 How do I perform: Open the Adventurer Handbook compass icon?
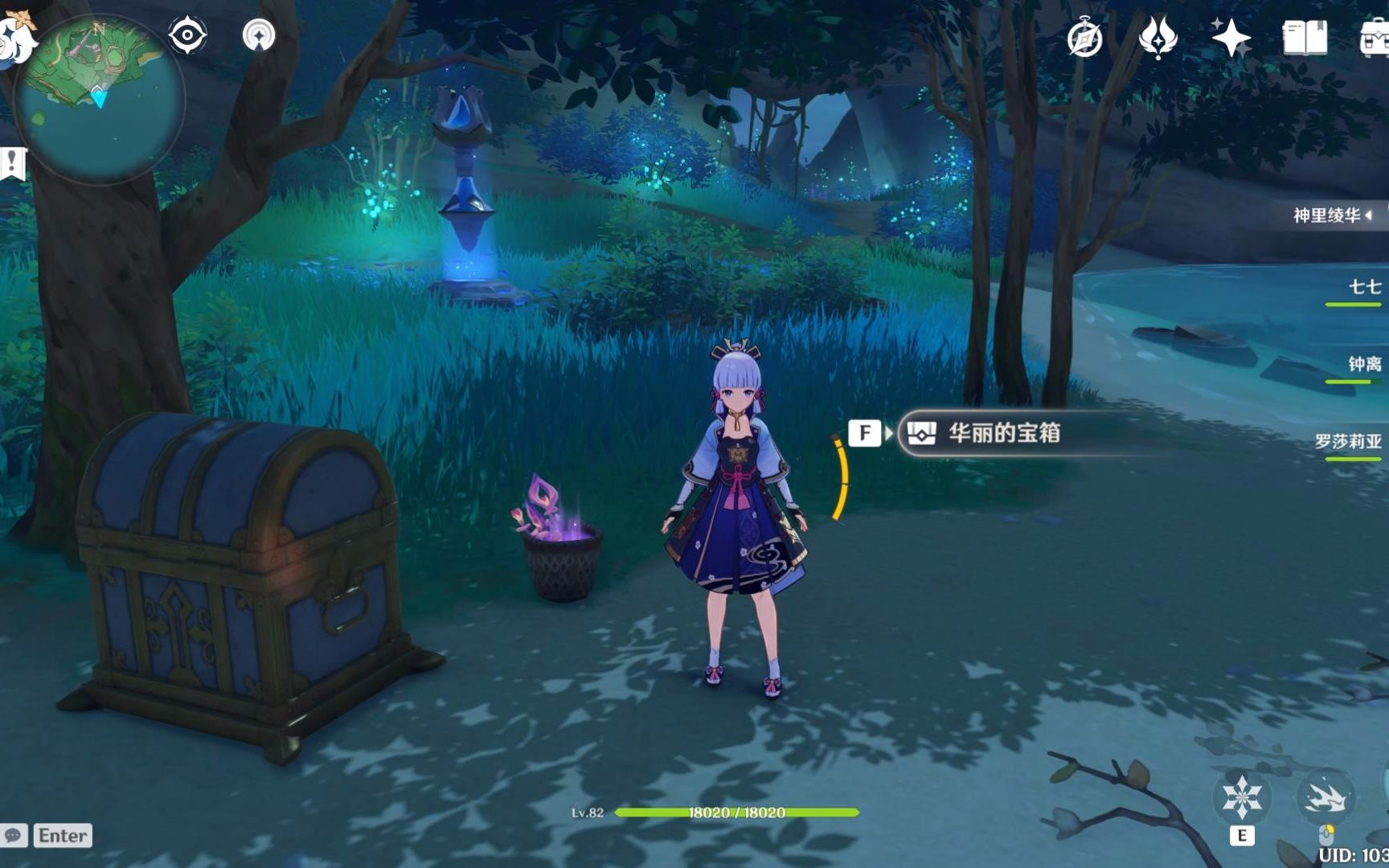1085,36
